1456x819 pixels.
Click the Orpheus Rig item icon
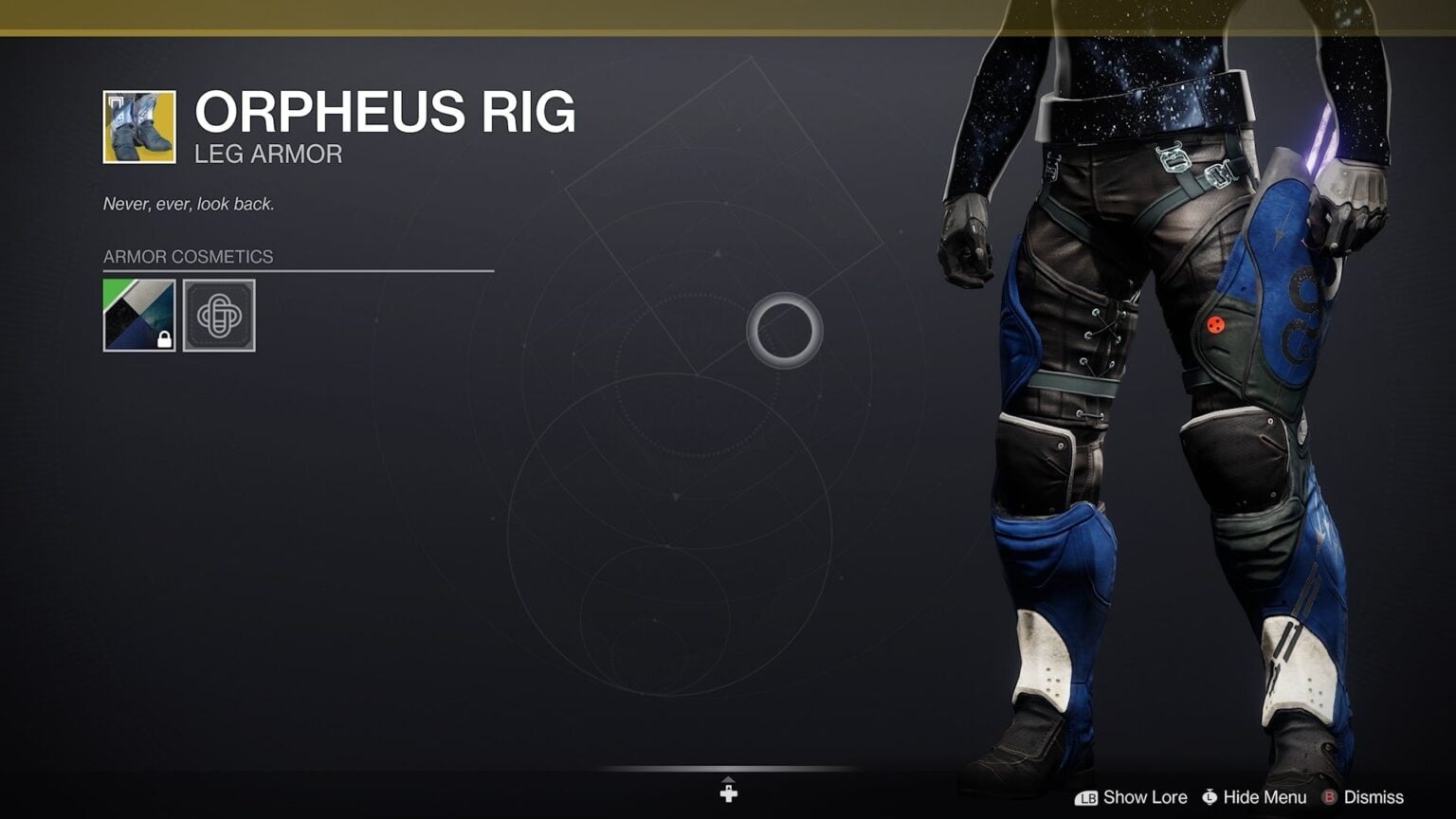point(138,125)
